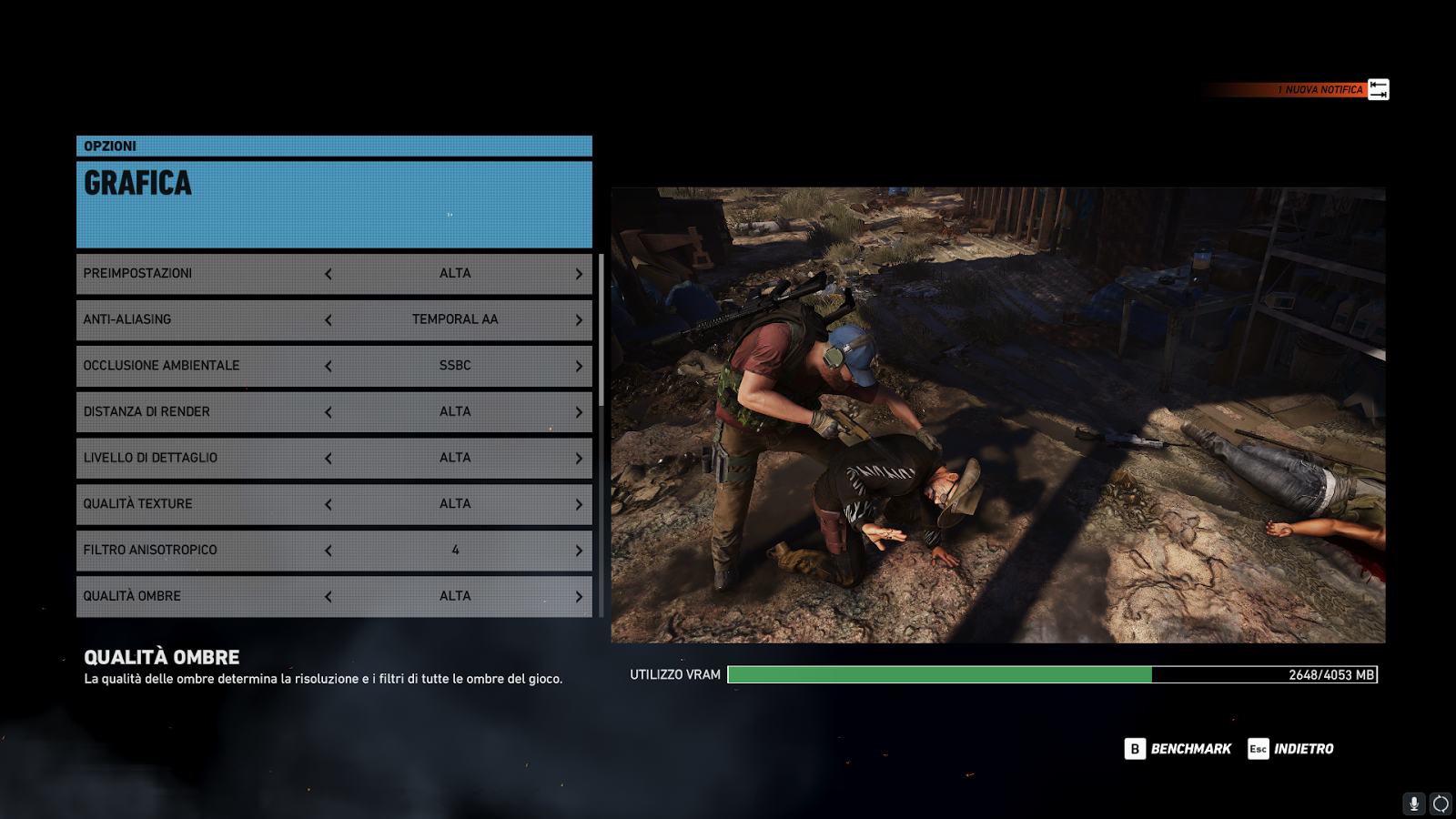This screenshot has height=819, width=1456.
Task: Decrease Livello di Dettaglio setting
Action: tap(329, 459)
